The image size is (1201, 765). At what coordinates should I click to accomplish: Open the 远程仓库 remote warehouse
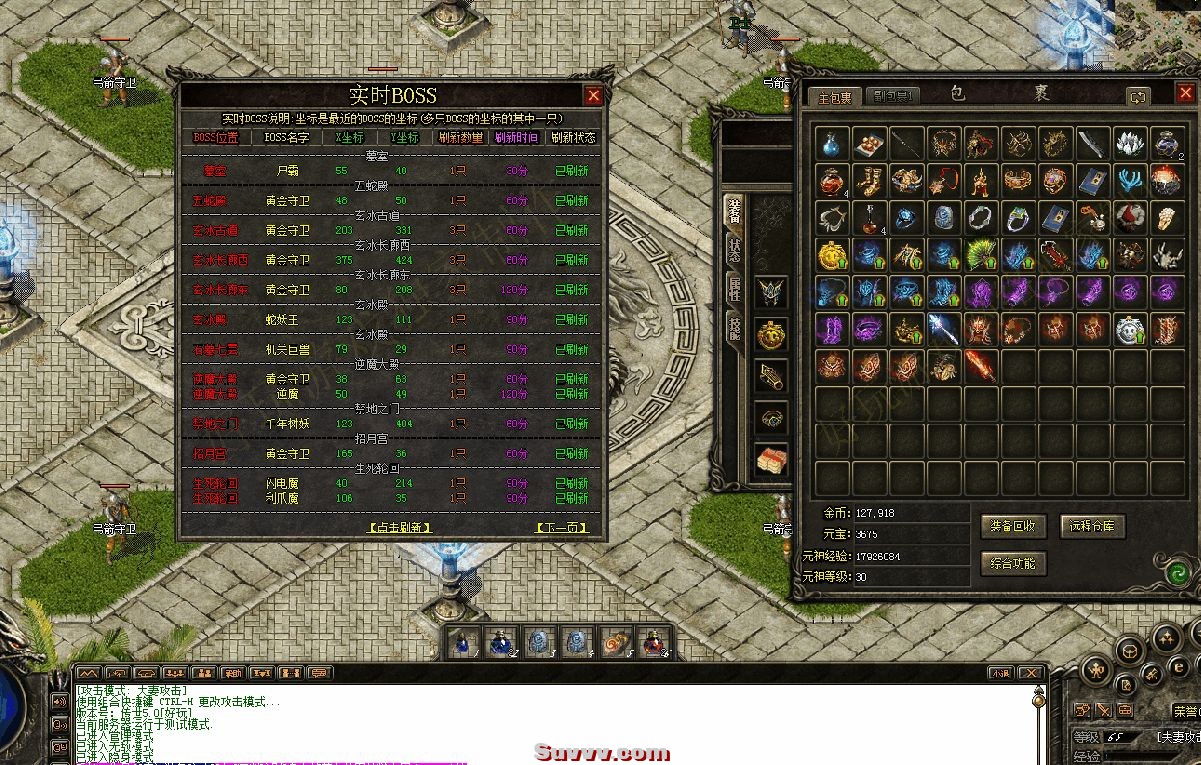(x=1092, y=526)
